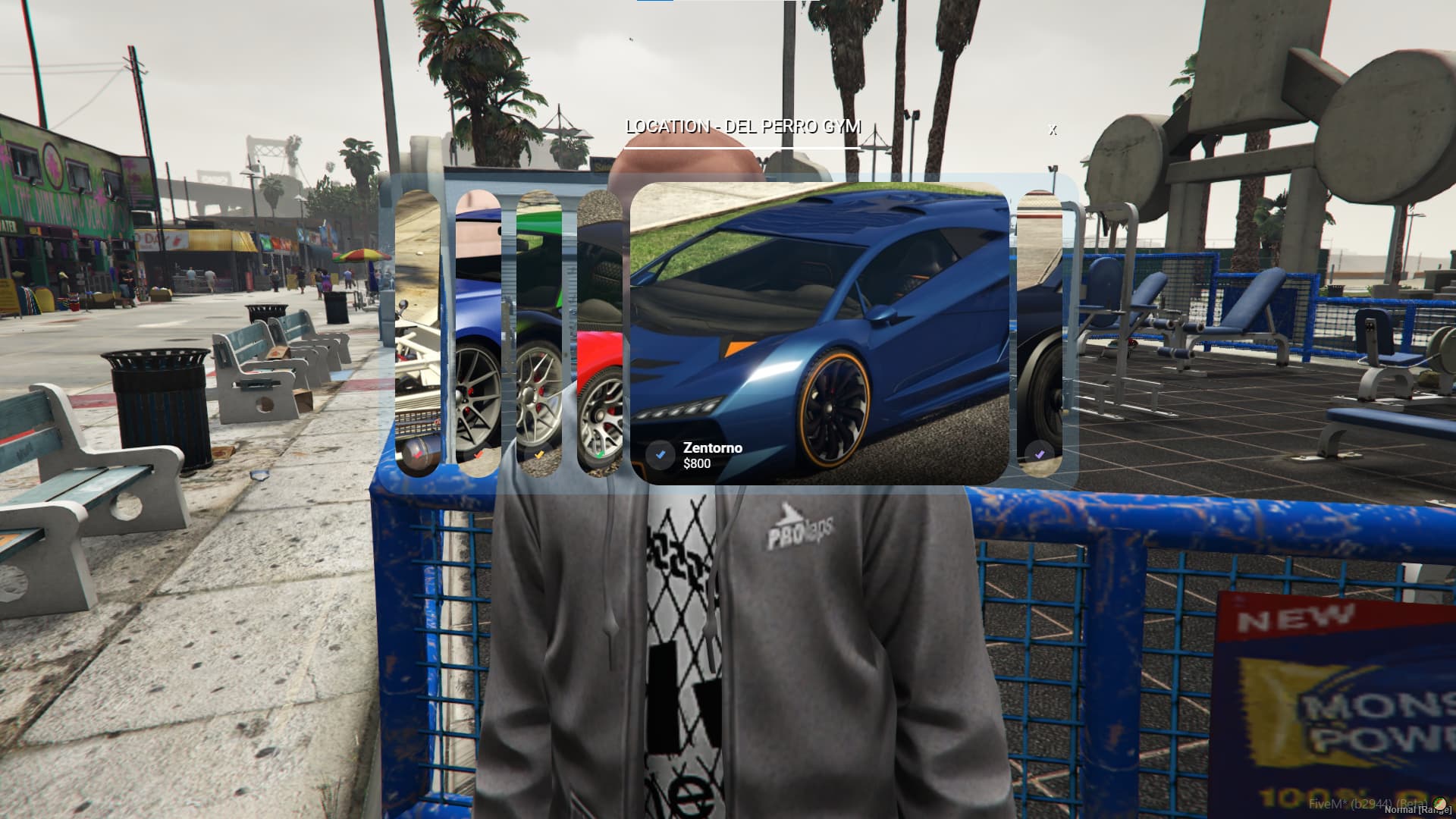Click the yellow indicator icon near Normal Range text
Screen dimensions: 1456x819
(x=1441, y=805)
